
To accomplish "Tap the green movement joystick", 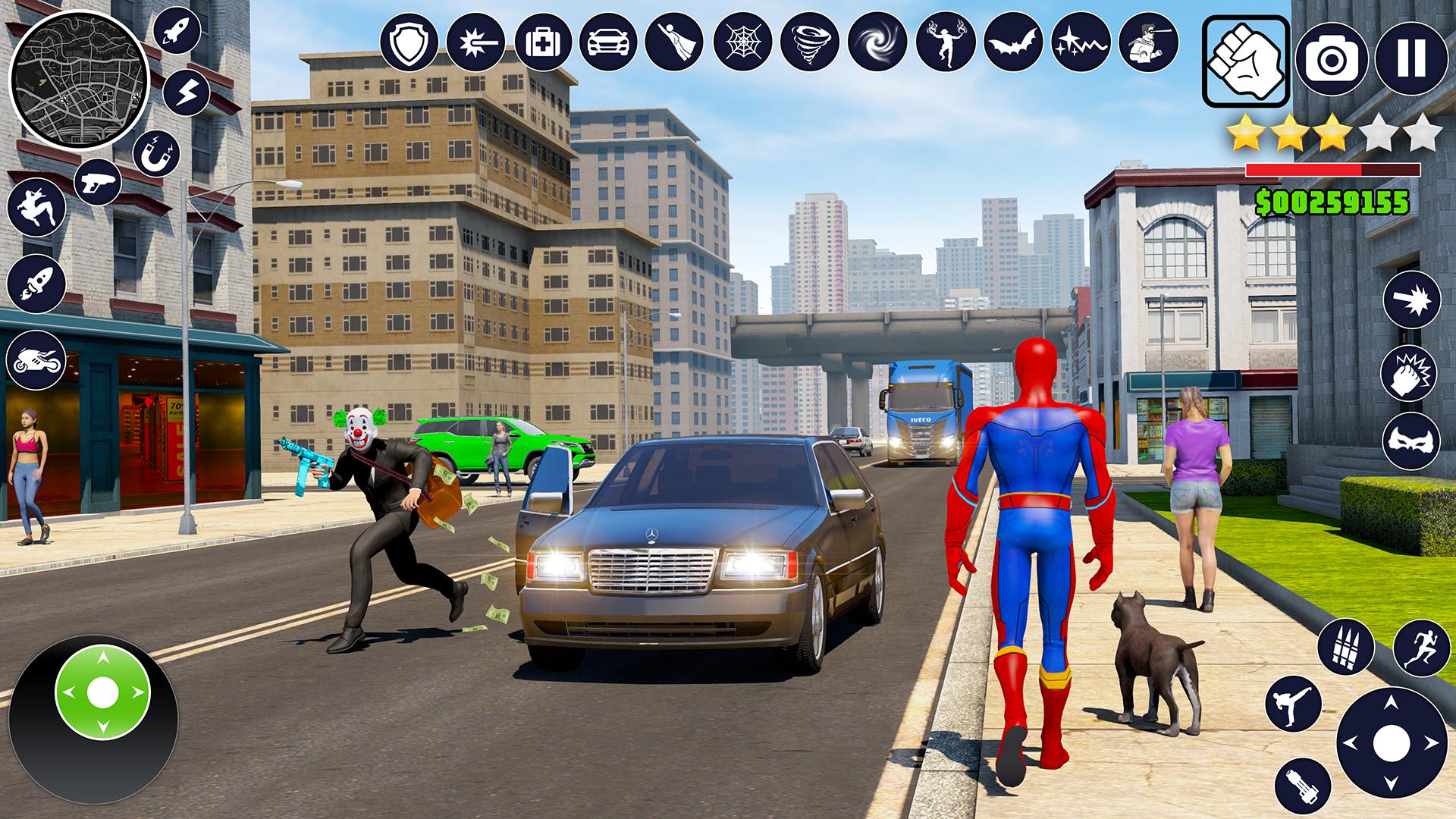I will tap(102, 692).
